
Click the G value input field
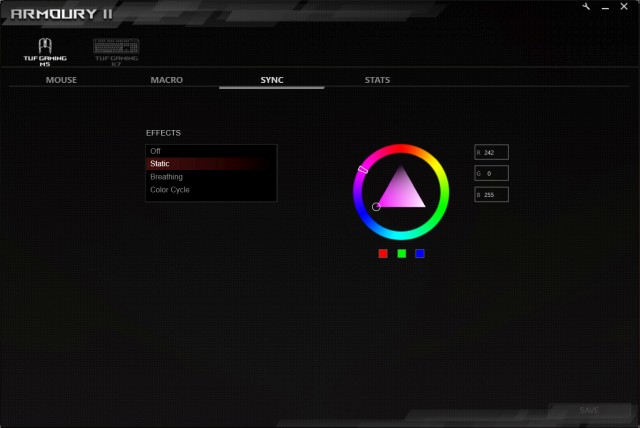[x=494, y=173]
